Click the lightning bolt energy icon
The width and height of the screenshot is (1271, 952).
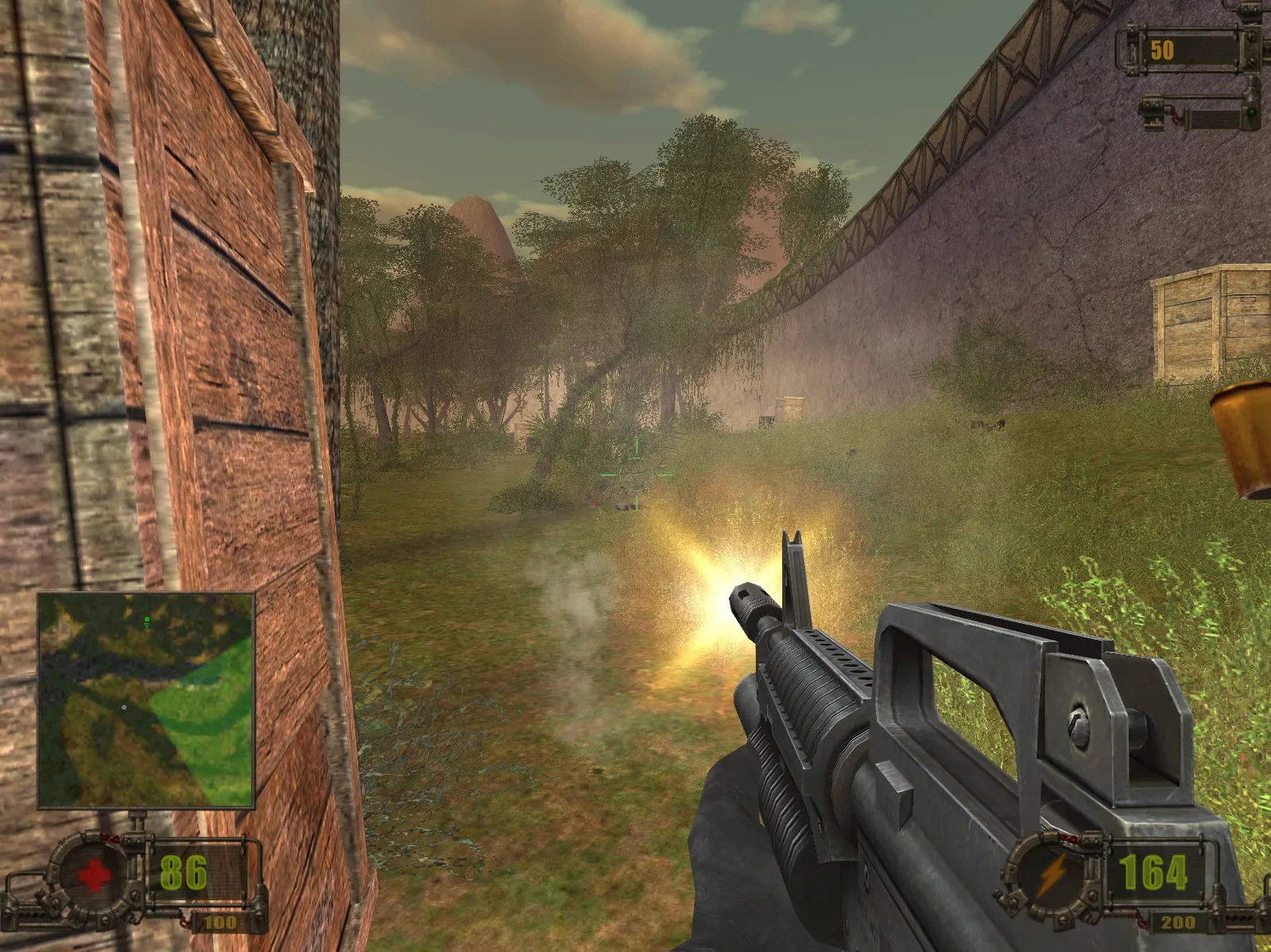[1054, 874]
